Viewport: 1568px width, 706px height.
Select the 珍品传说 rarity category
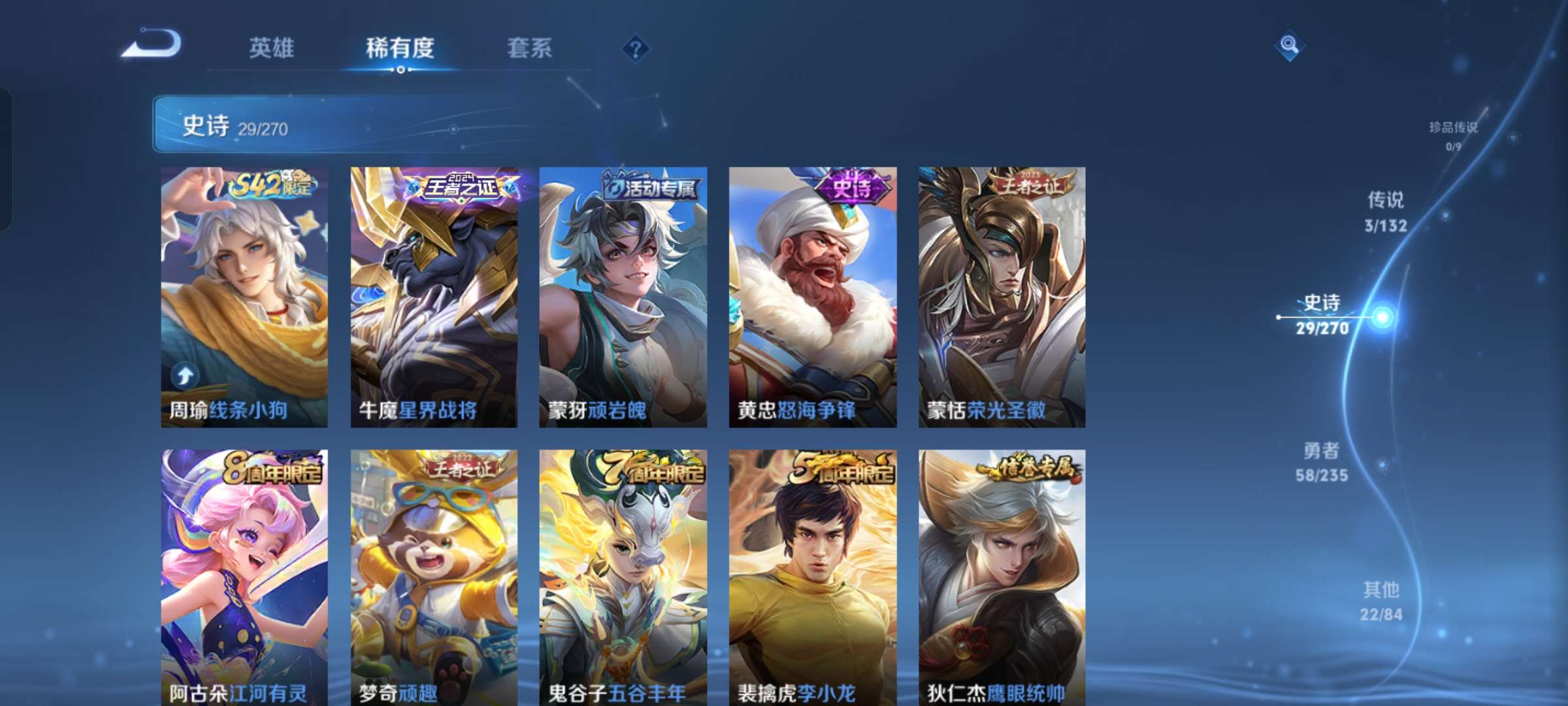point(1452,129)
